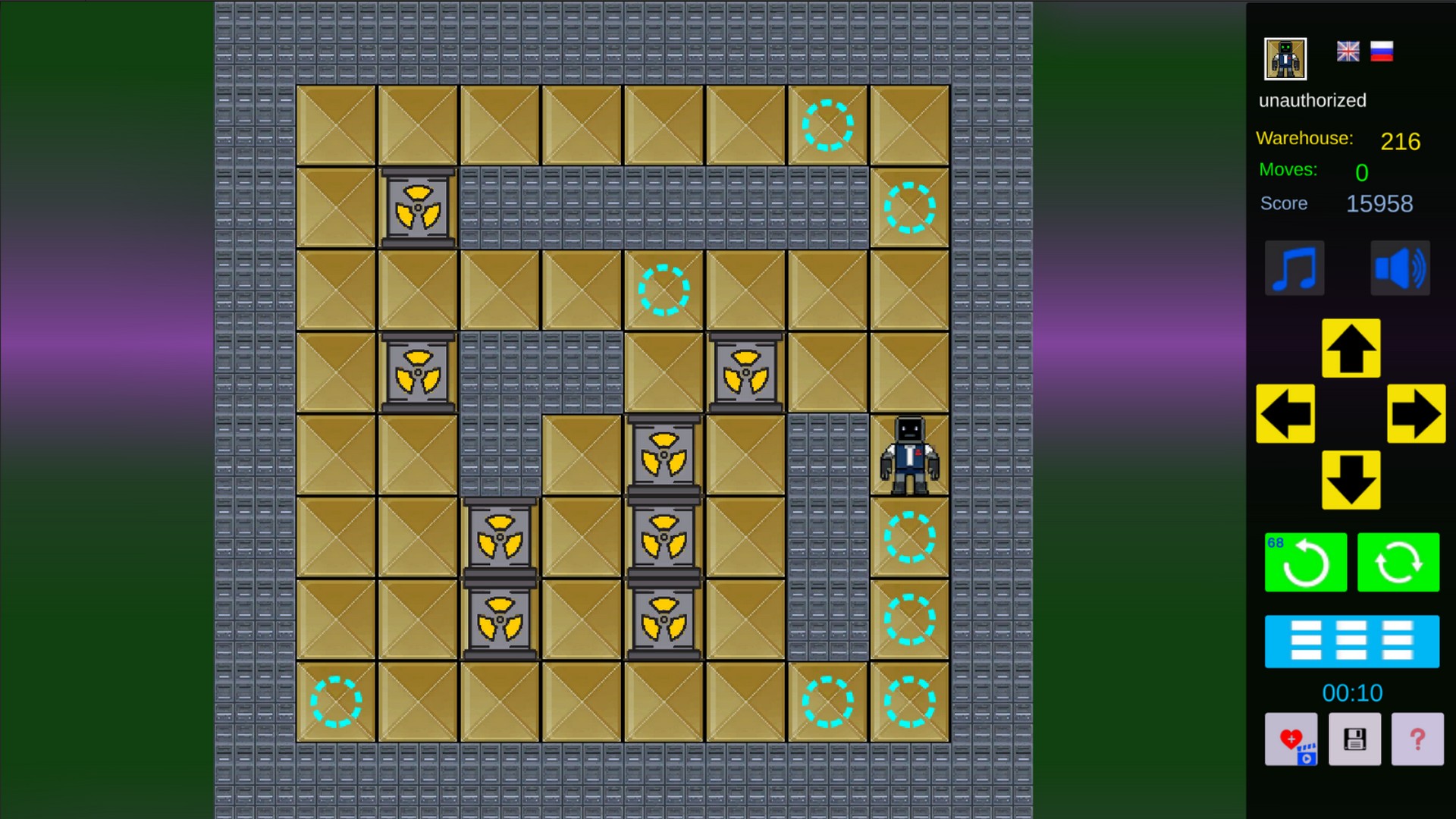The height and width of the screenshot is (819, 1456).
Task: Undo the last move
Action: coord(1305,563)
